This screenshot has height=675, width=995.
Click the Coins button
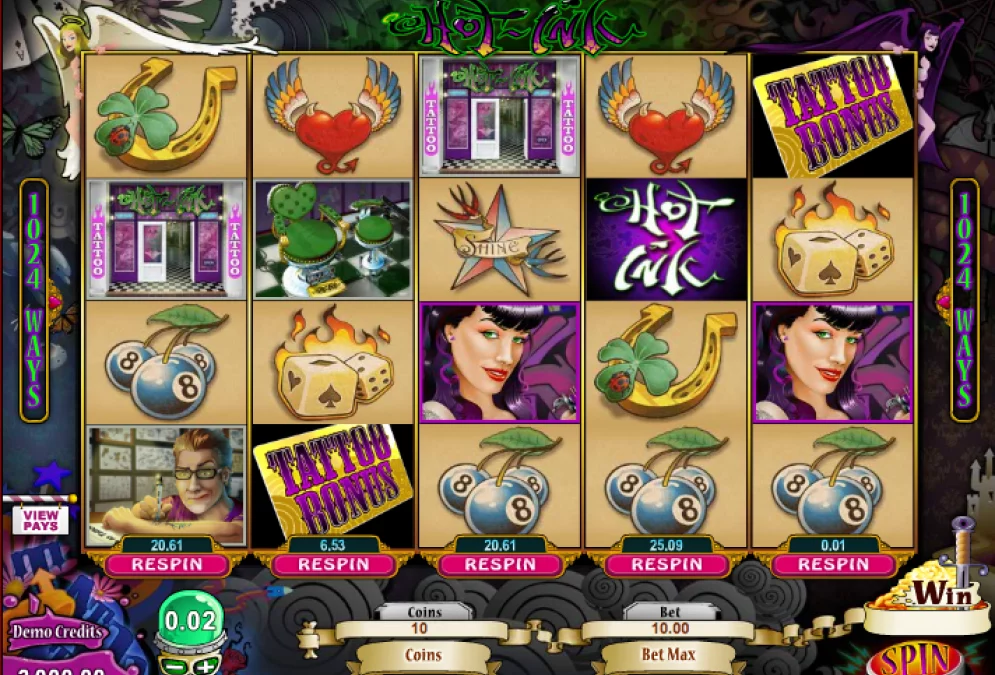click(x=424, y=656)
